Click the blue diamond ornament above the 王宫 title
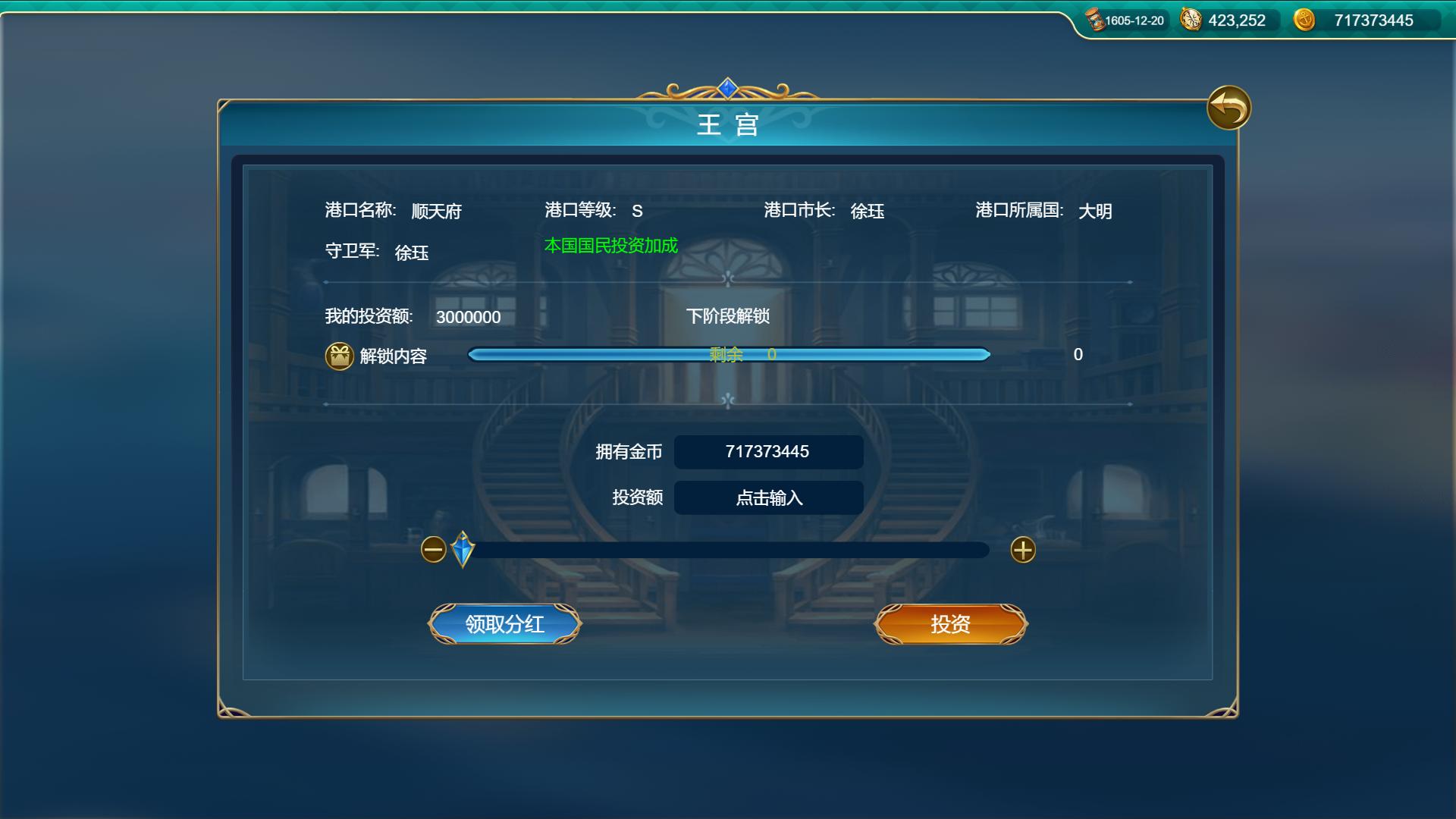This screenshot has width=1456, height=819. click(727, 86)
